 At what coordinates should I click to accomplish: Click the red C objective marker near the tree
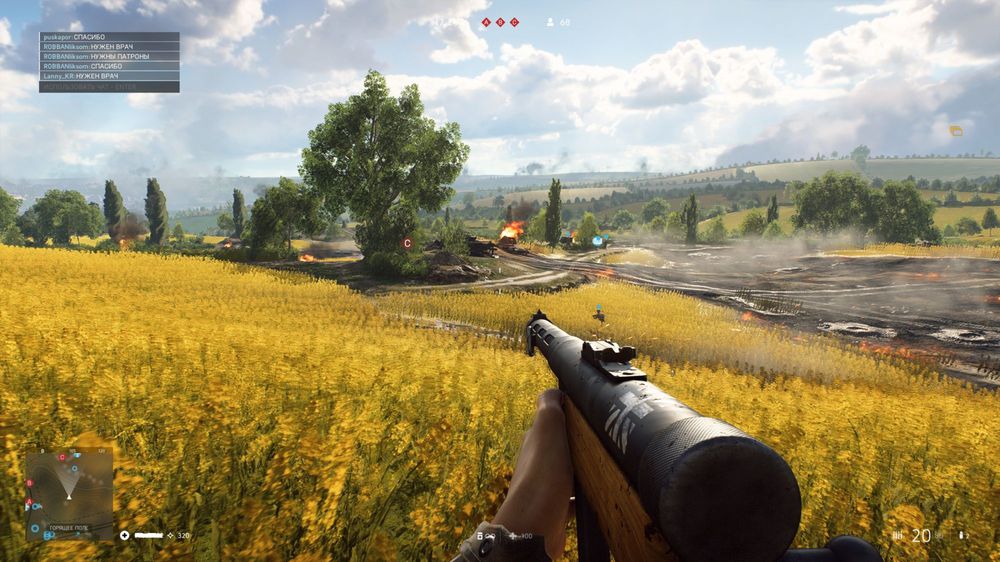pyautogui.click(x=407, y=243)
